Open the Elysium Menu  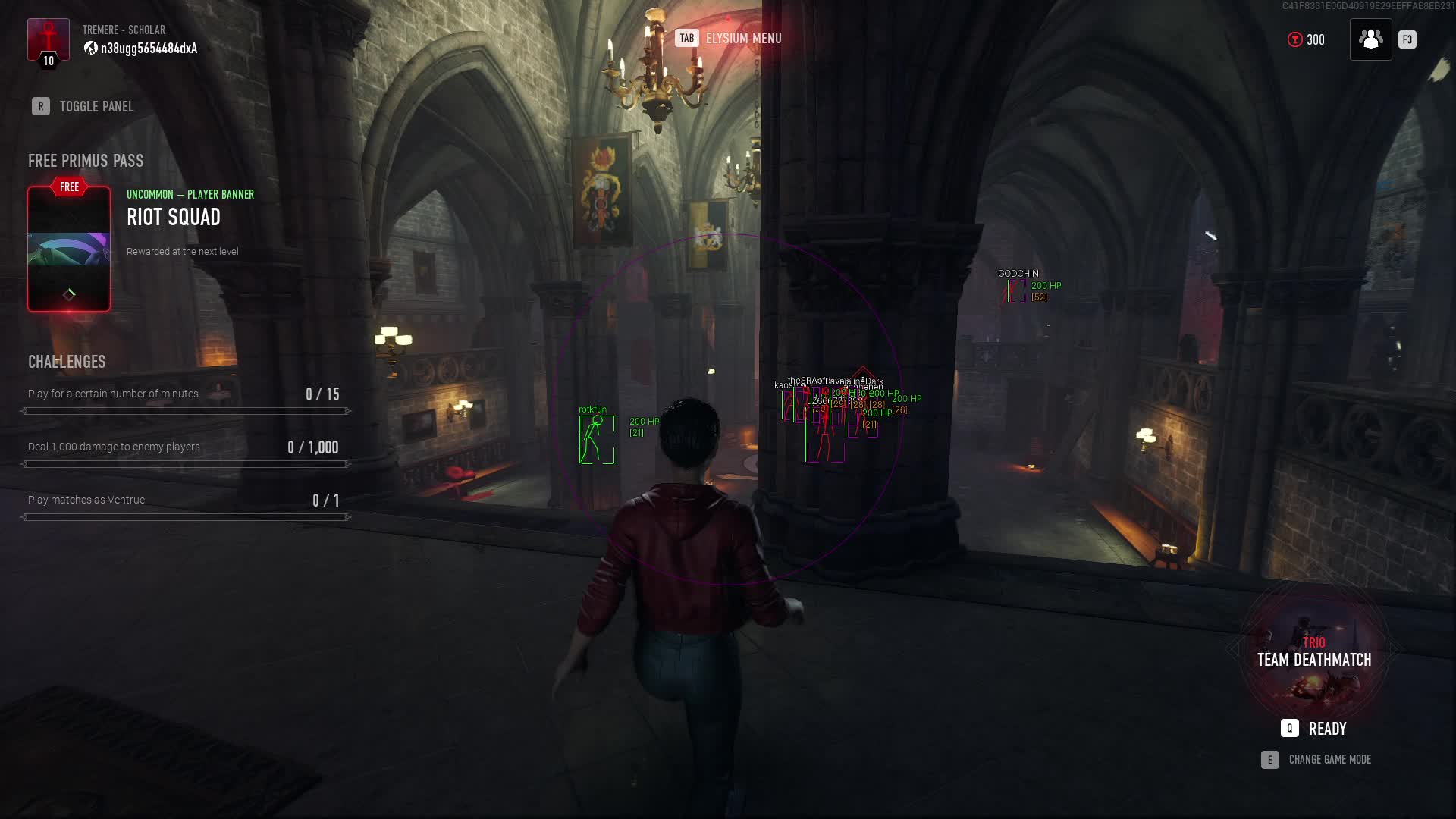(x=728, y=38)
